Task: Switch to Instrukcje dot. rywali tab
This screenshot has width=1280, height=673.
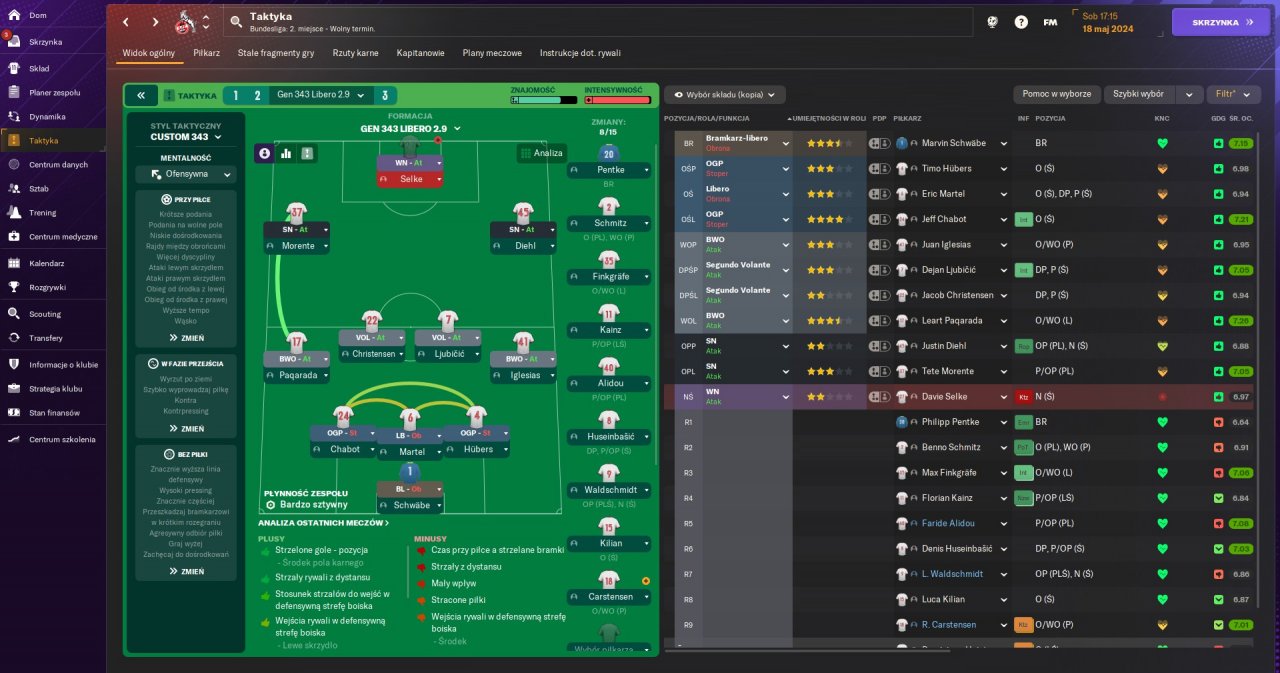Action: (580, 52)
